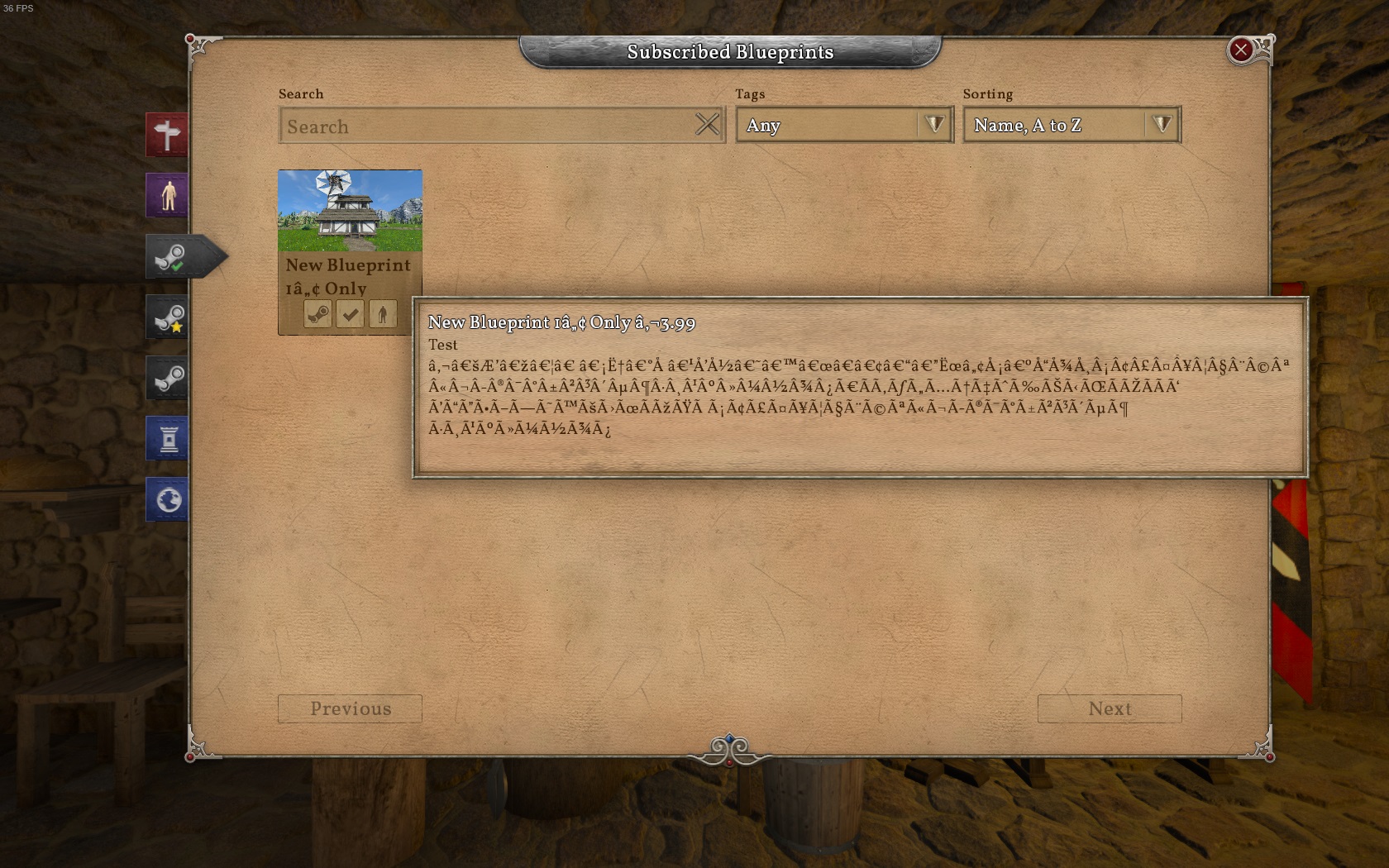Open the Steam star favorites tab
Viewport: 1389px width, 868px height.
click(169, 317)
